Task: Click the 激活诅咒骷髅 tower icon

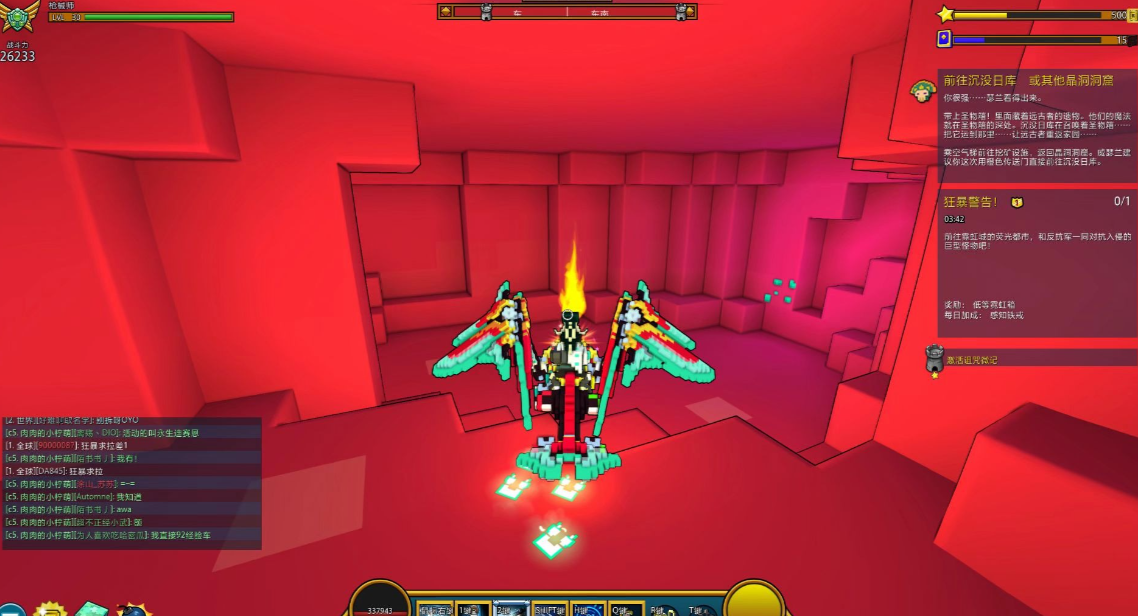Action: (x=935, y=358)
